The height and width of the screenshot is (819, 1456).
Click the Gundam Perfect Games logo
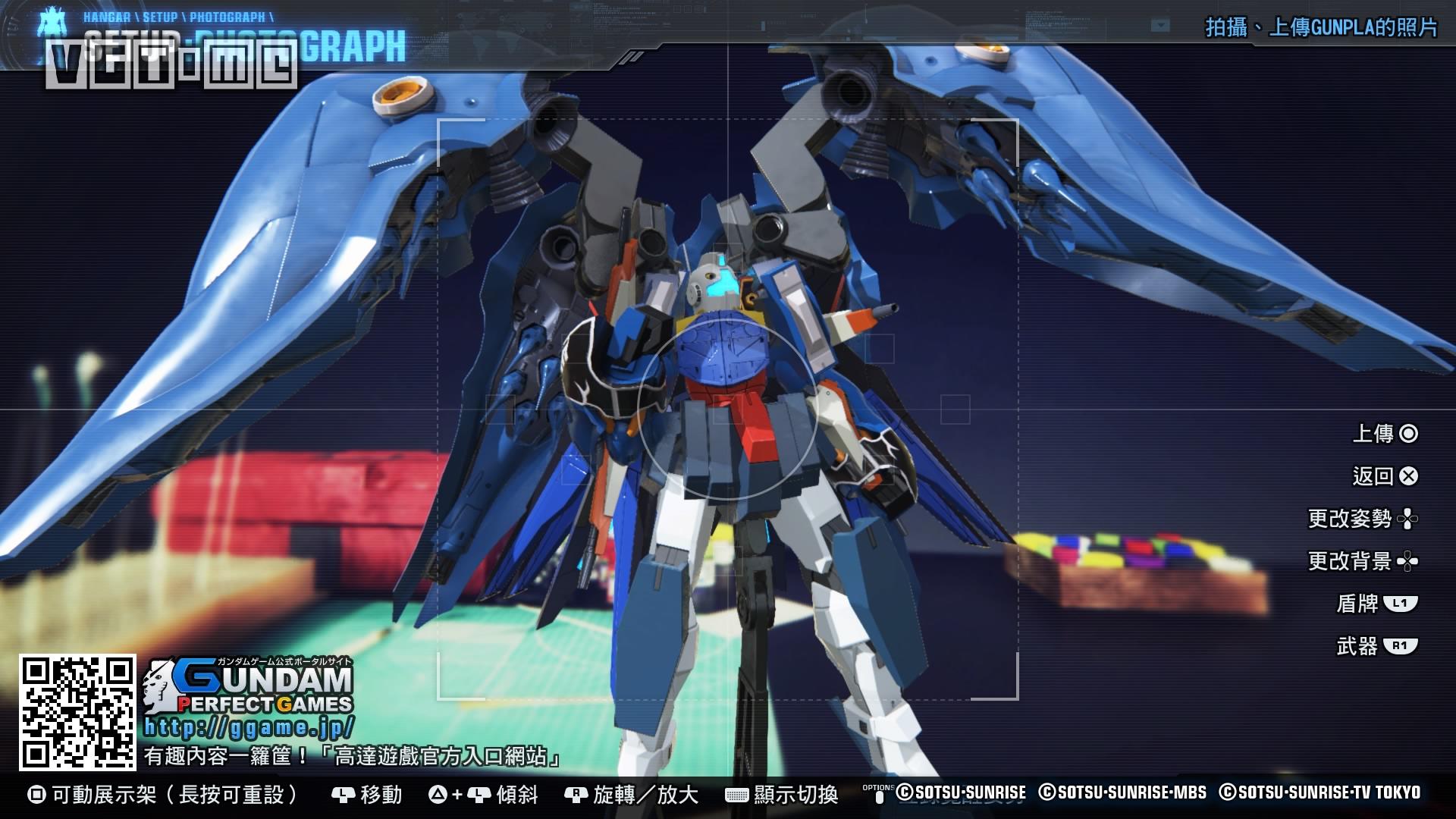point(250,686)
